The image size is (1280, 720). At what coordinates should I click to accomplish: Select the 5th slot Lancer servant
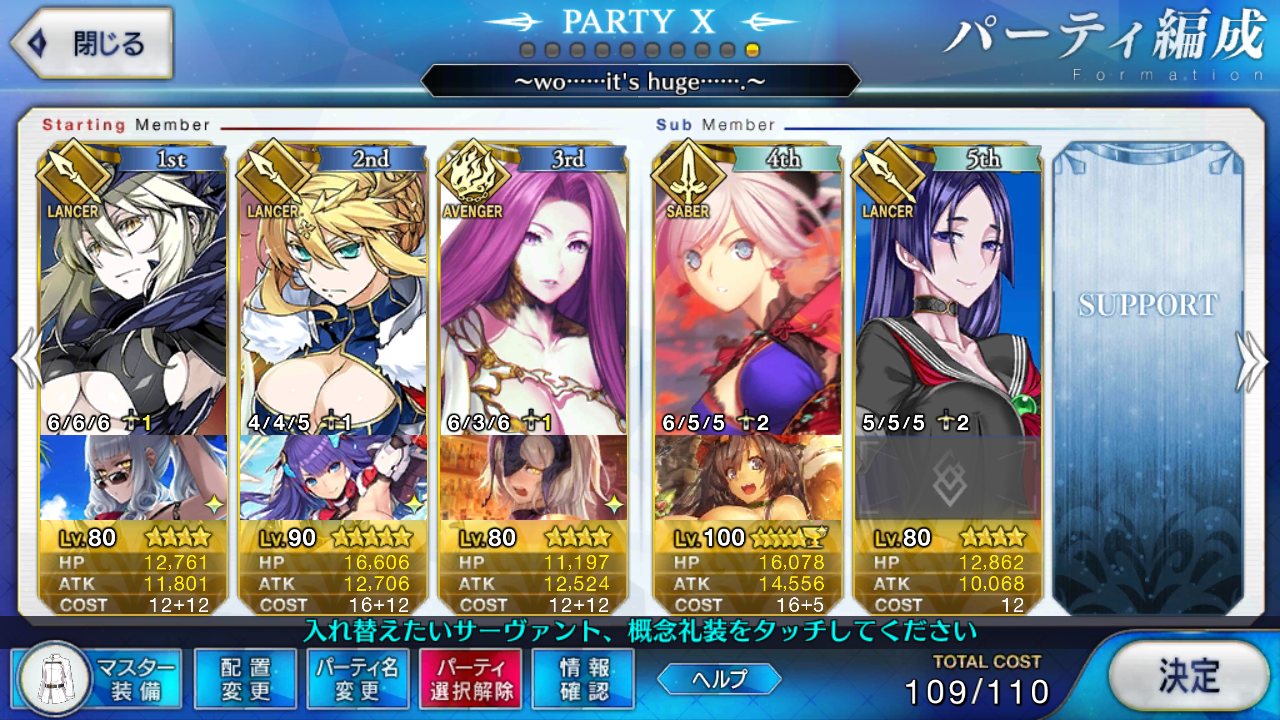[947, 300]
